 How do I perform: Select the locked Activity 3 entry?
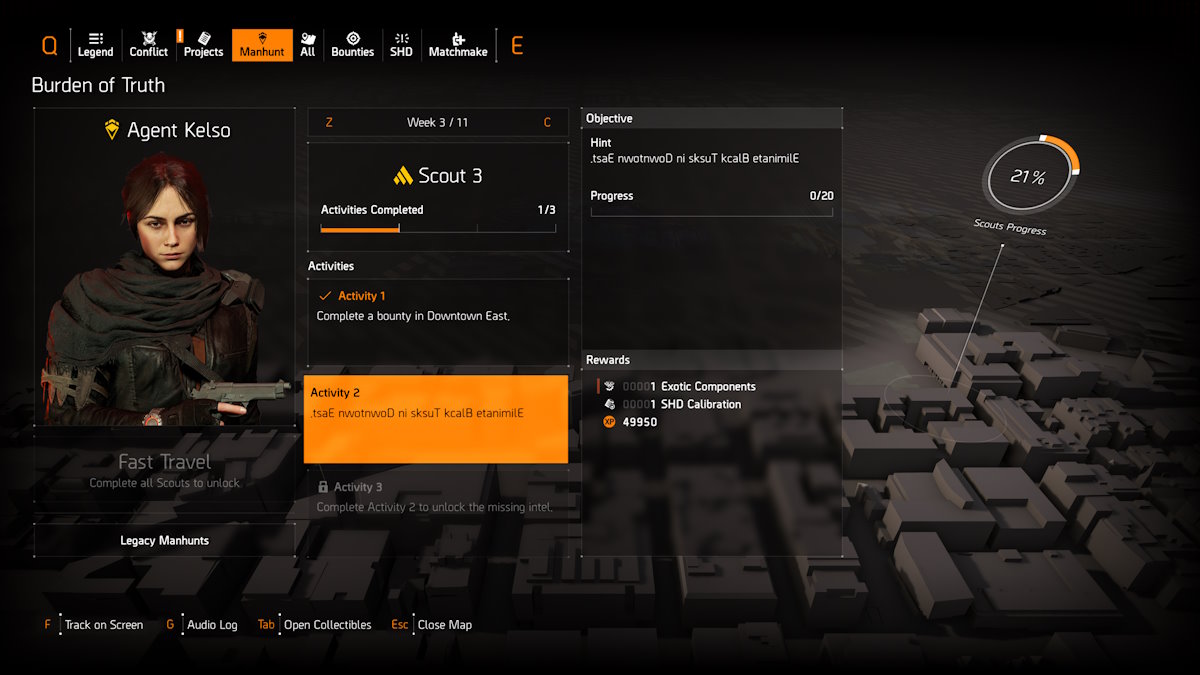[436, 497]
